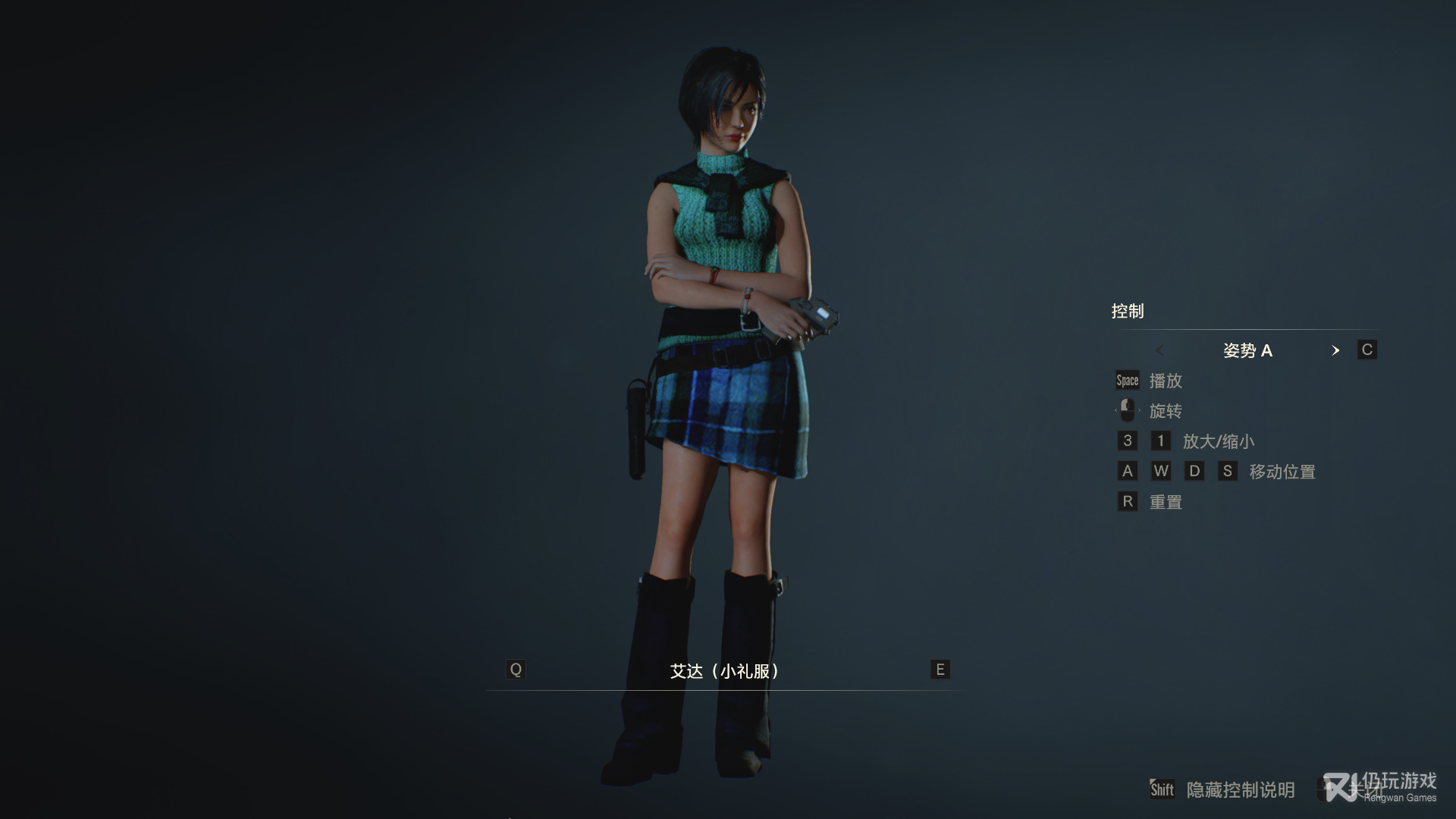Switch to the next pose with right arrow
The height and width of the screenshot is (819, 1456).
pos(1335,350)
